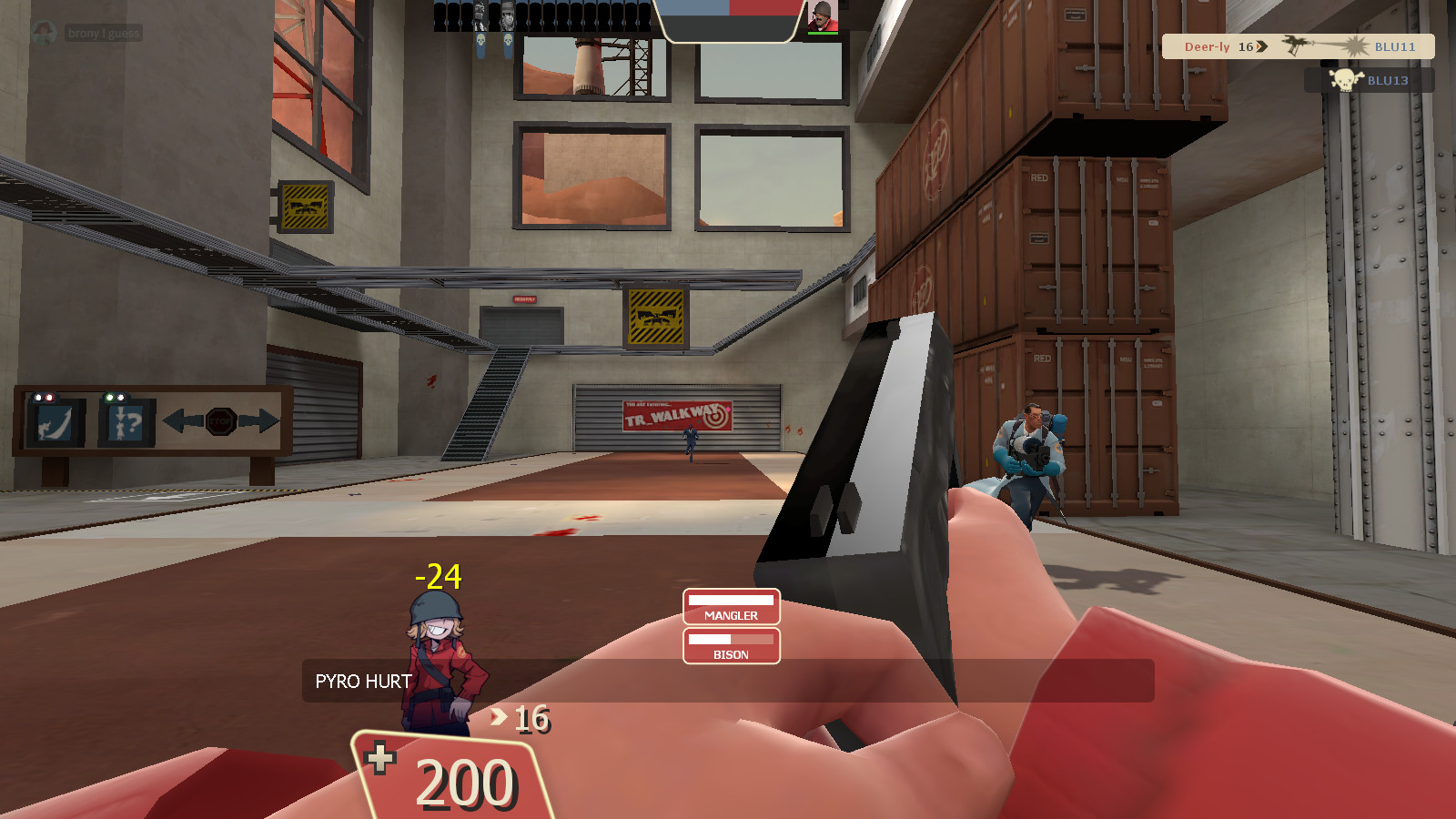
Task: Toggle the skull banner below the Spy portrait
Action: point(480,42)
